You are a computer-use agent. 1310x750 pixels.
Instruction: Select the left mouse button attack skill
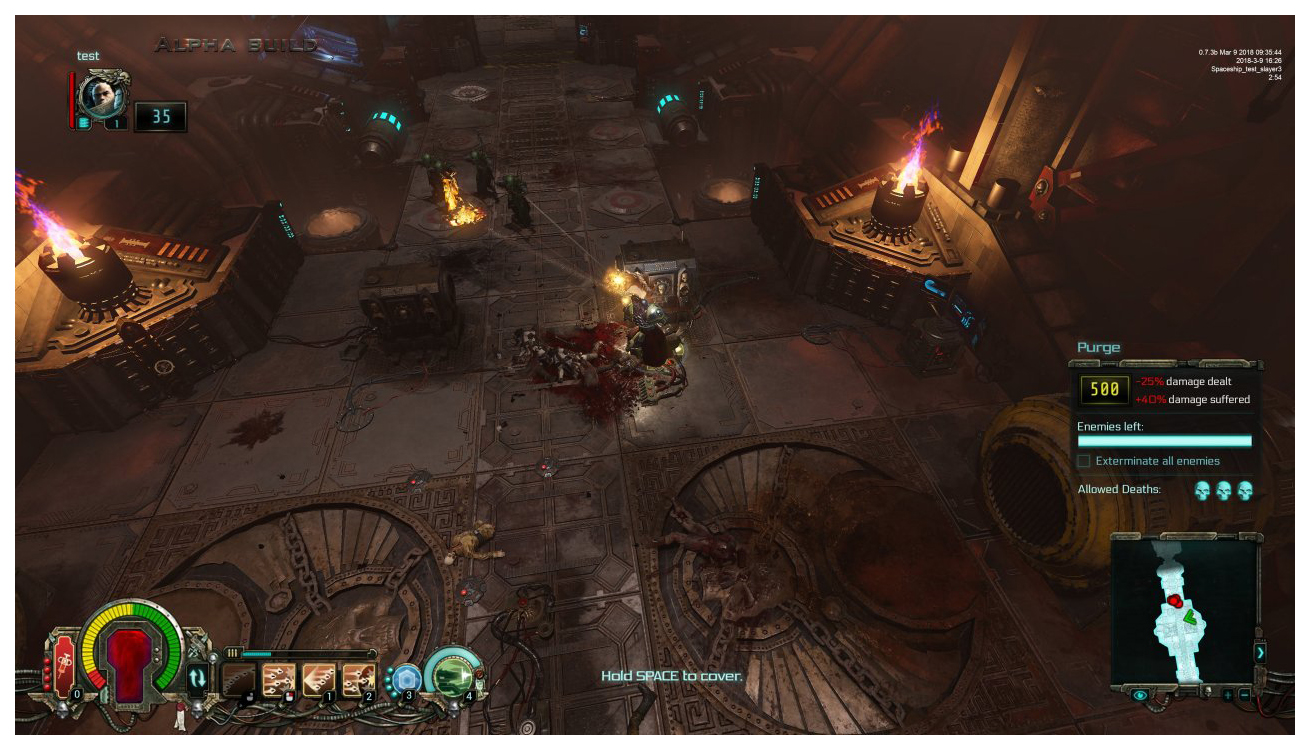tap(239, 680)
